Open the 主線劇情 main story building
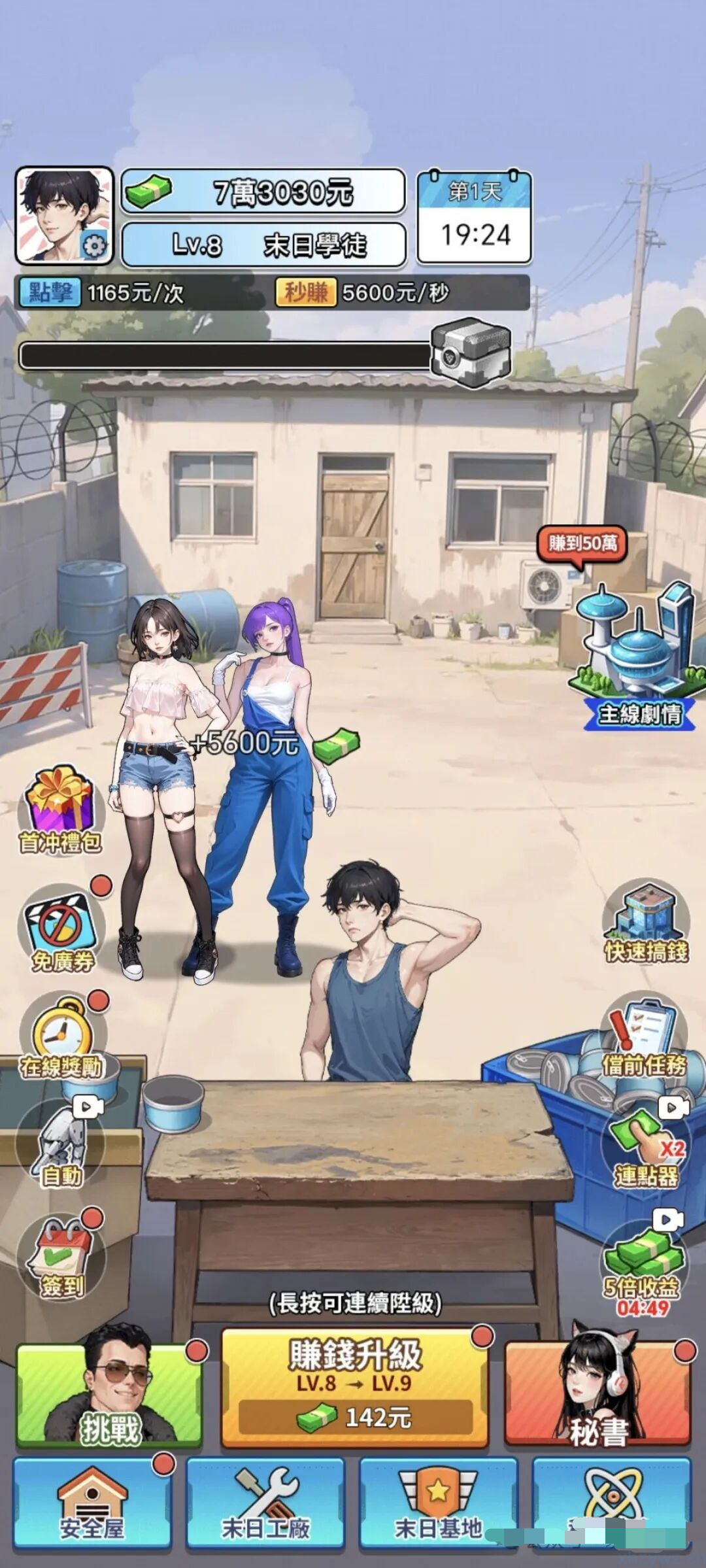706x1568 pixels. click(637, 660)
